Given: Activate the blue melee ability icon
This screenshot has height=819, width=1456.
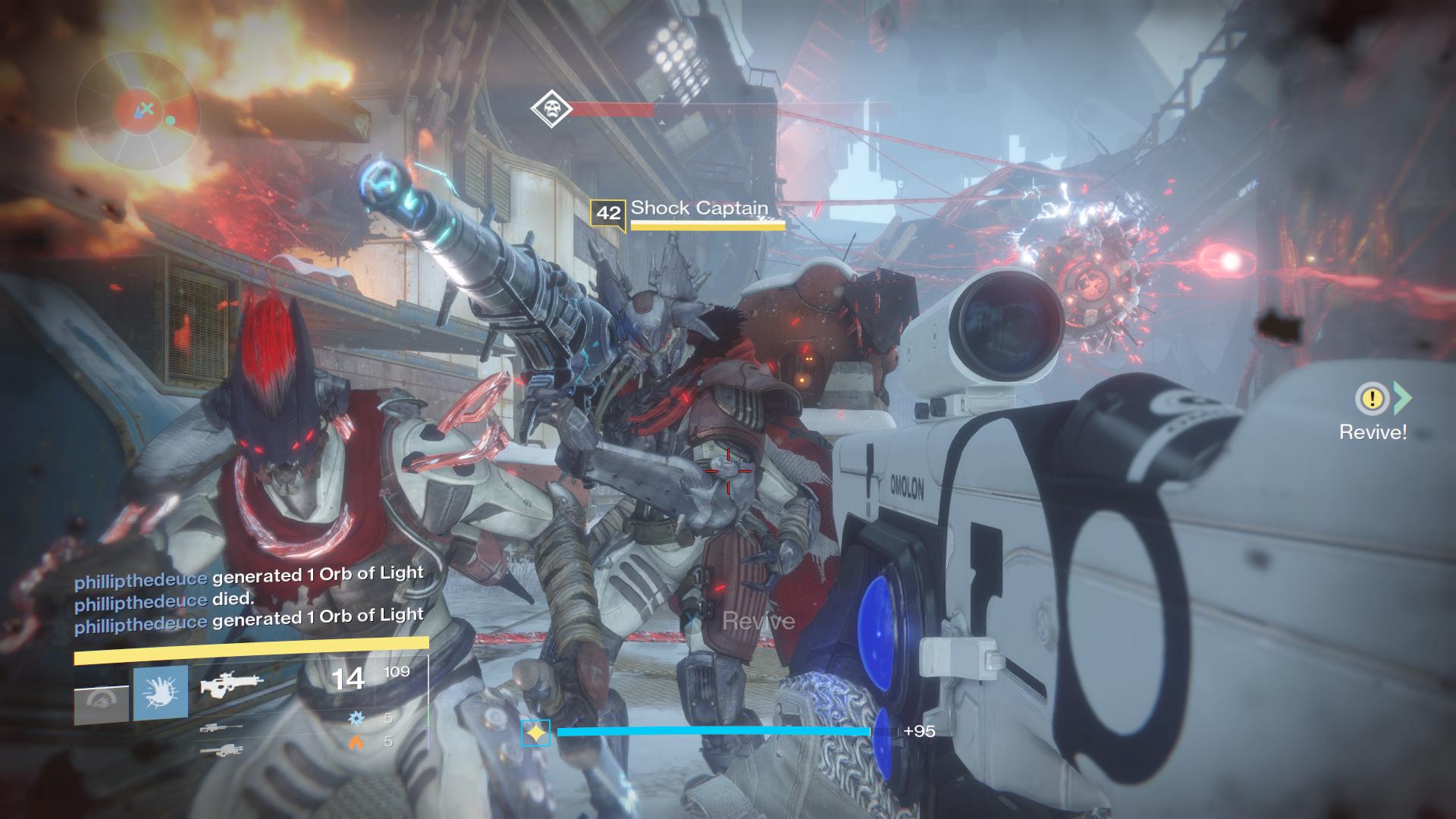Looking at the screenshot, I should click(161, 692).
